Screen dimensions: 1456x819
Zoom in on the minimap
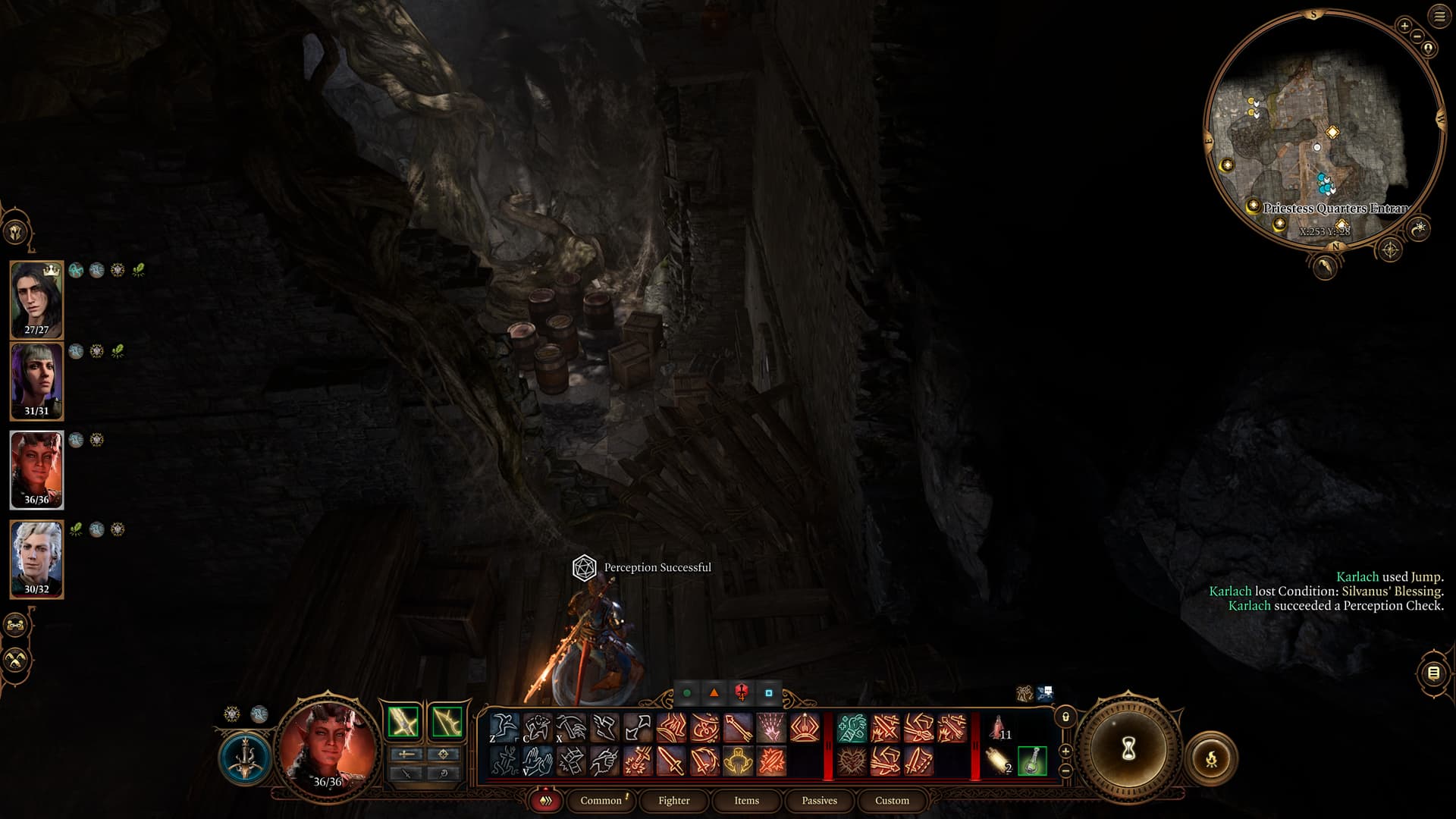1404,26
